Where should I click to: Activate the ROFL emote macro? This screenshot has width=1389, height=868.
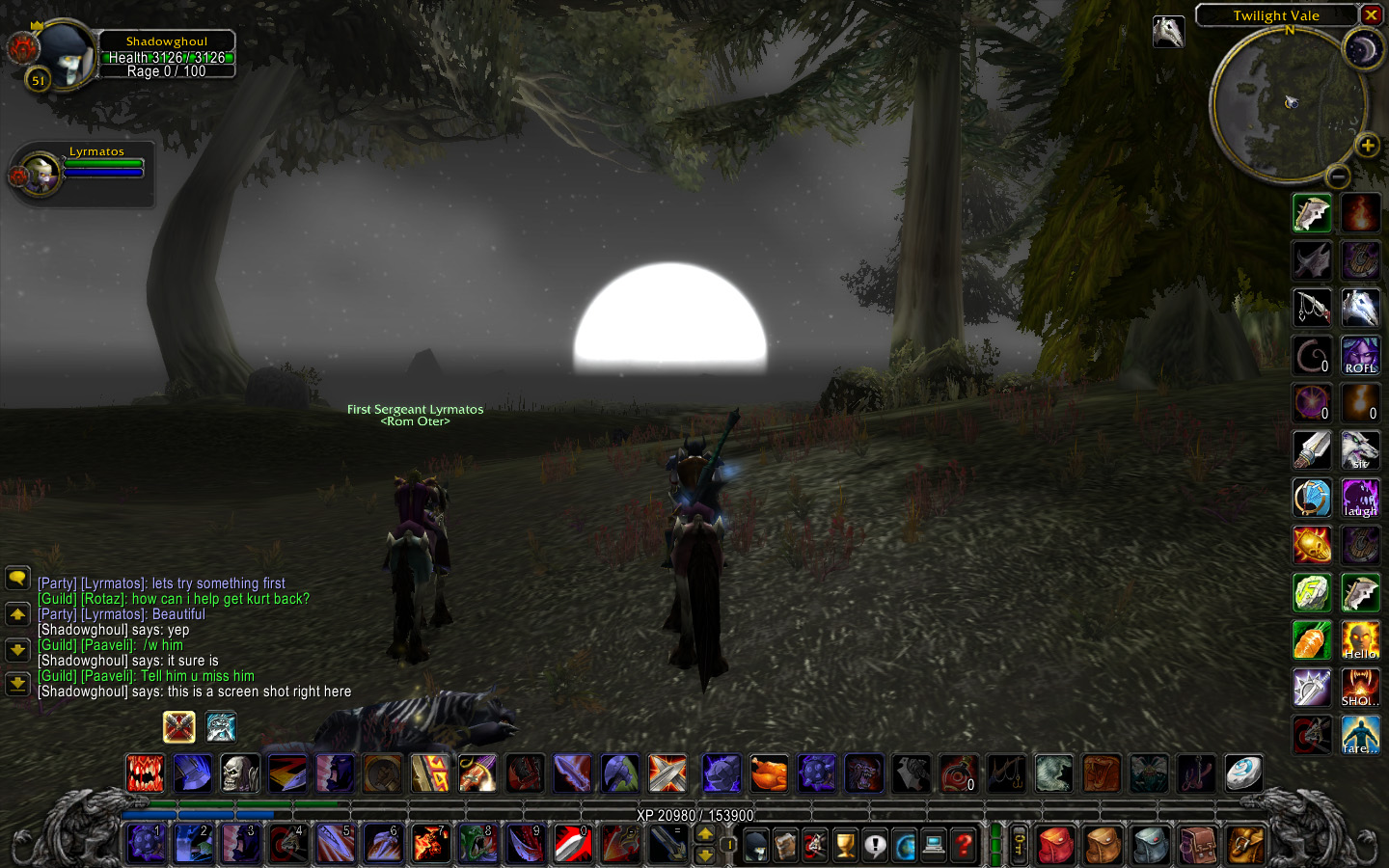point(1360,356)
